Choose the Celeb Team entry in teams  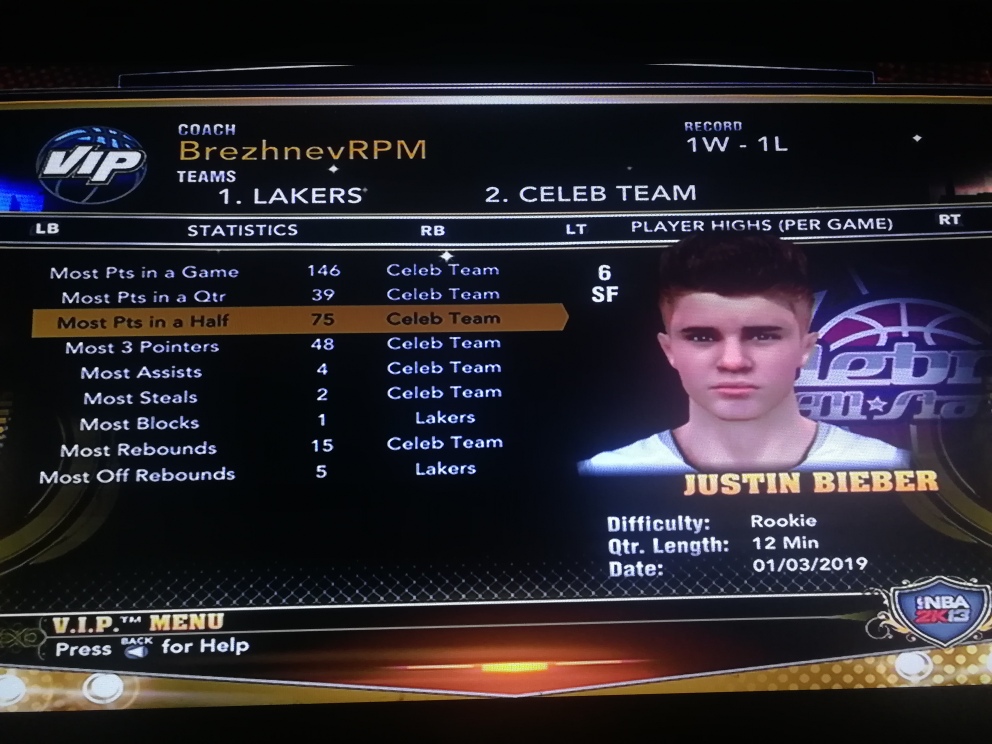[590, 193]
